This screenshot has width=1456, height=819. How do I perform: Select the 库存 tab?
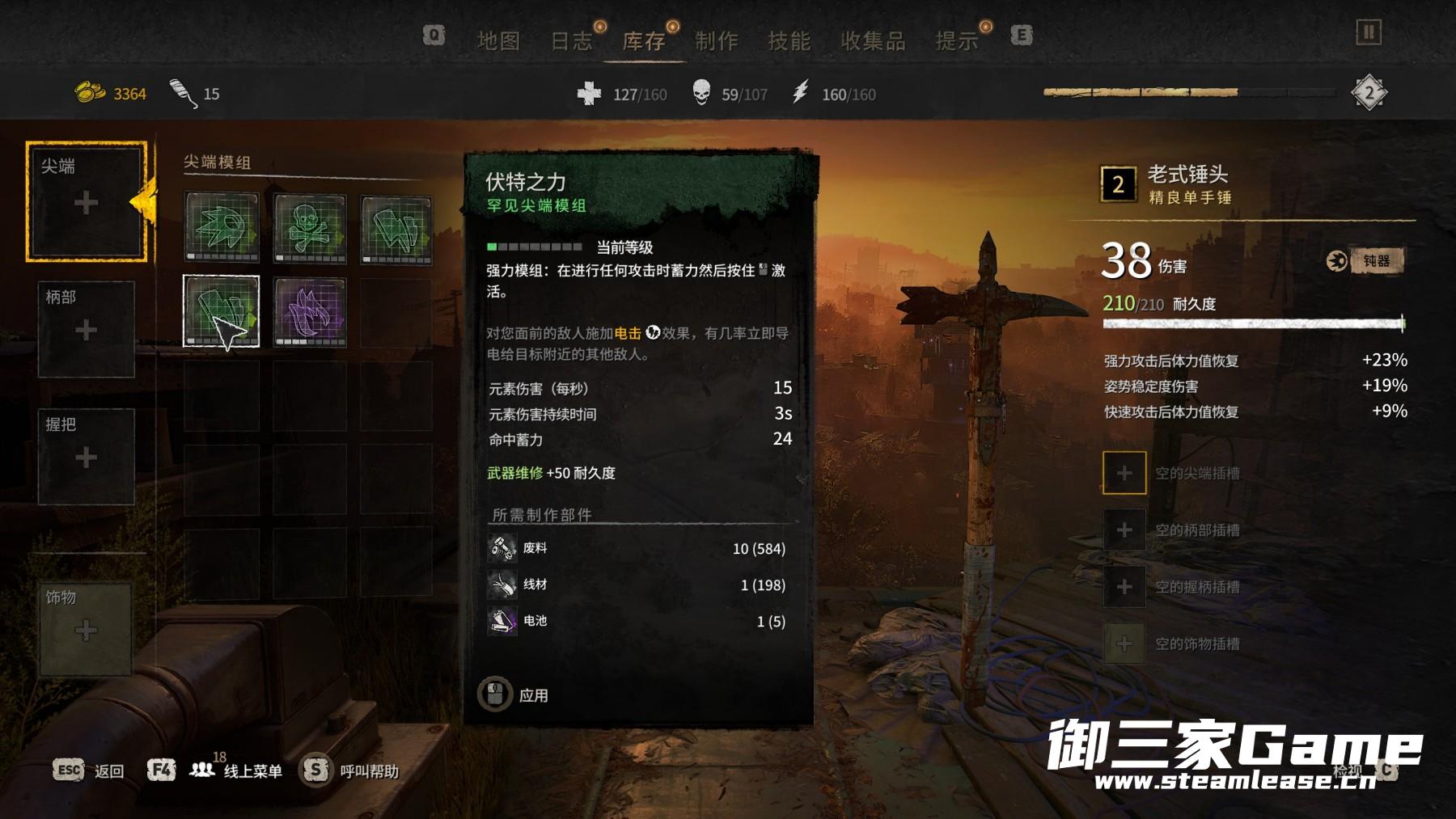tap(644, 40)
